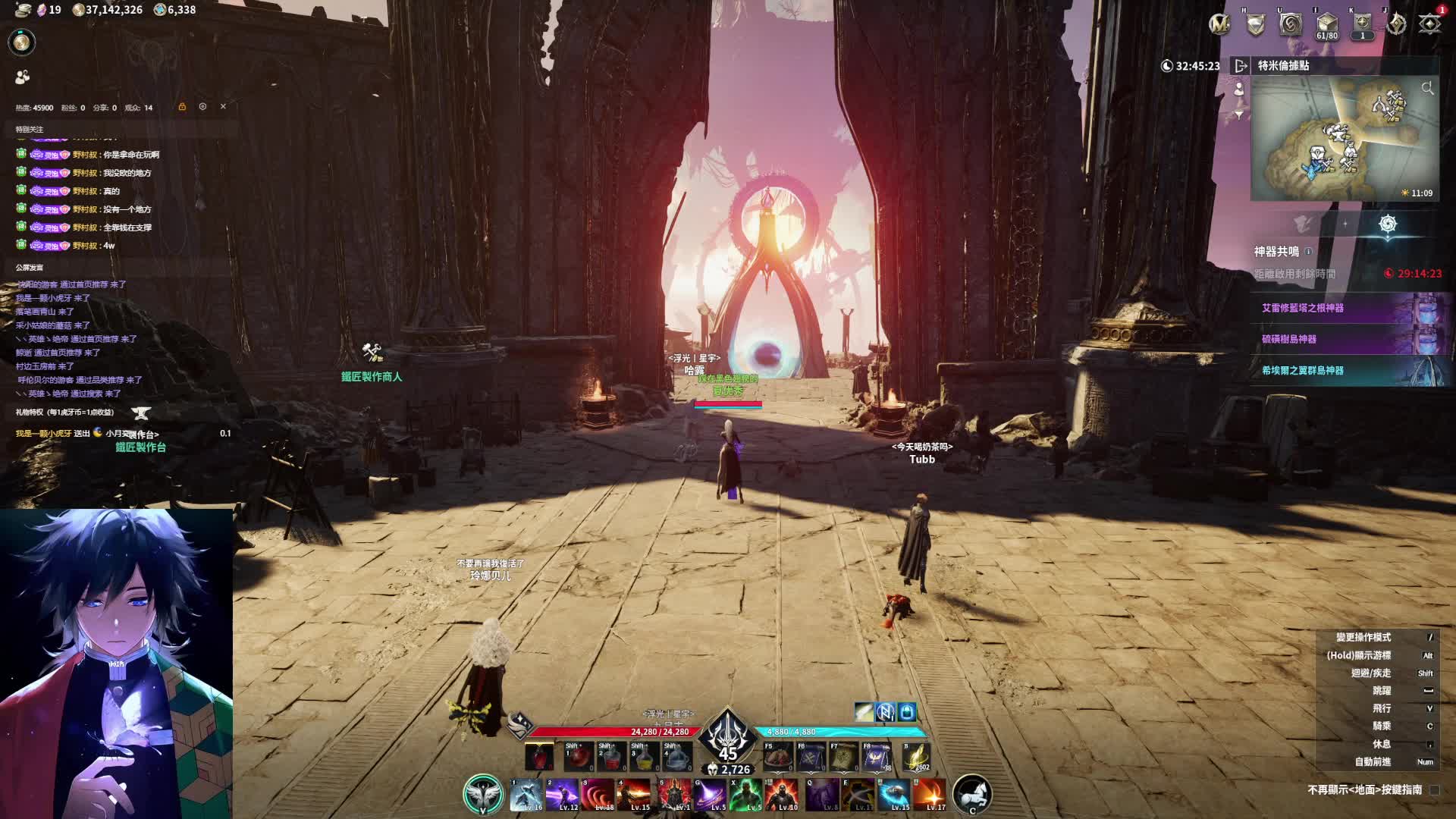Click the minimap magnifier zoom button
The height and width of the screenshot is (819, 1456).
1427,89
